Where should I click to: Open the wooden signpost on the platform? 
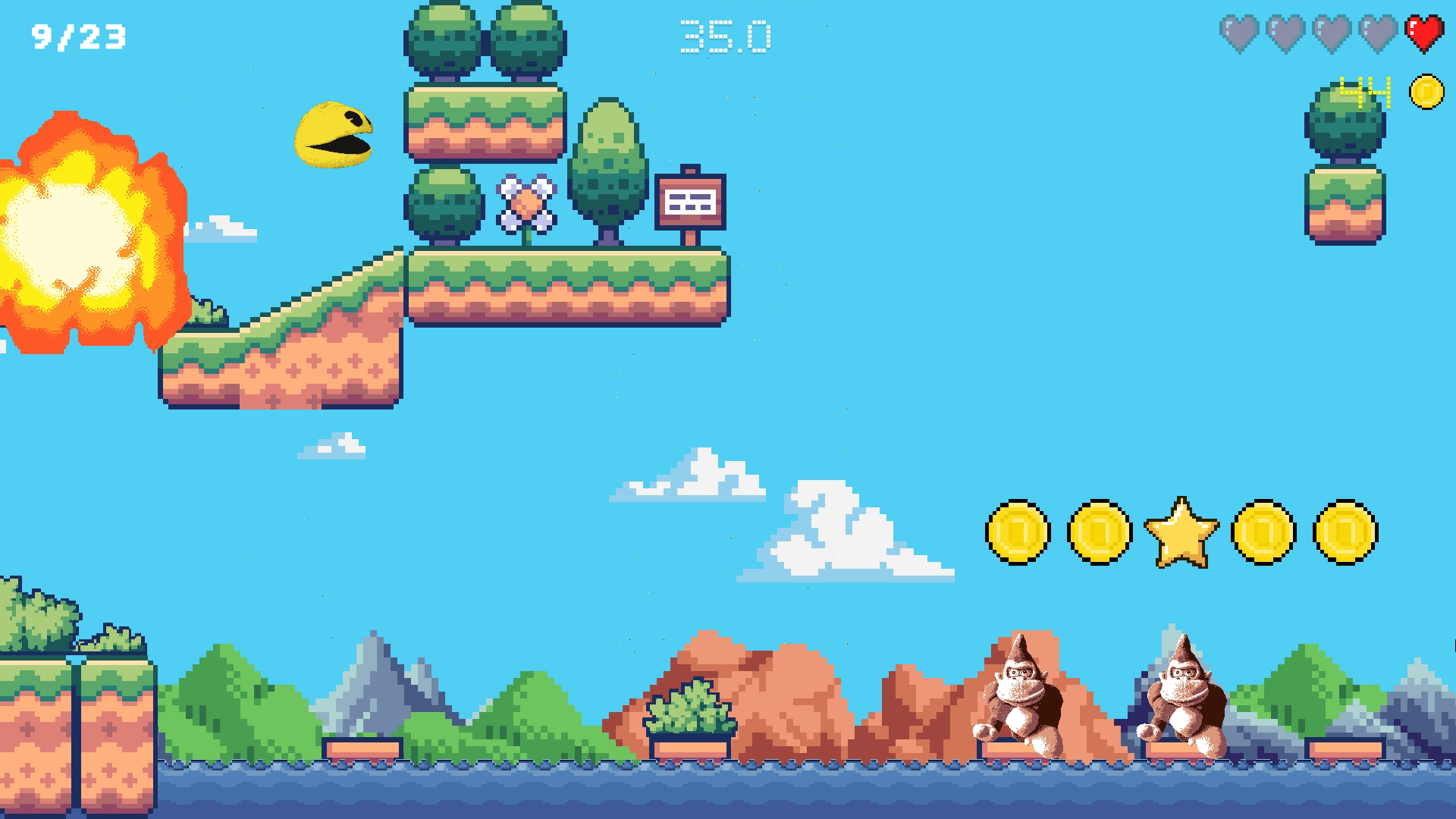coord(690,201)
